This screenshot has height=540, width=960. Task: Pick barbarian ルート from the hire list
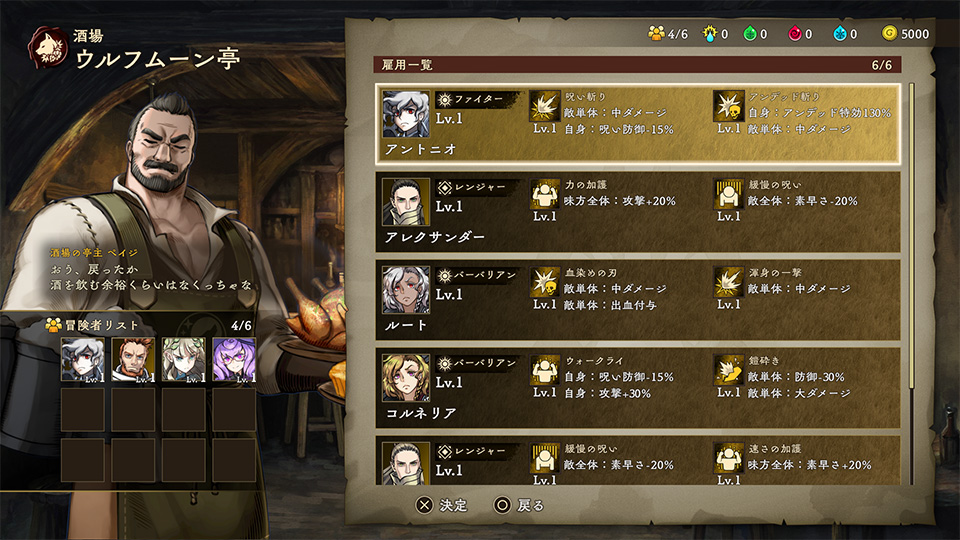(x=640, y=300)
